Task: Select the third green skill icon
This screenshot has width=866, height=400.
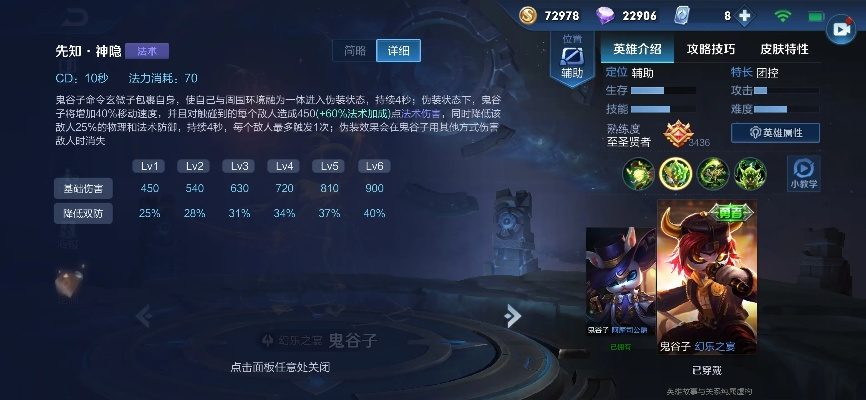Action: (713, 174)
